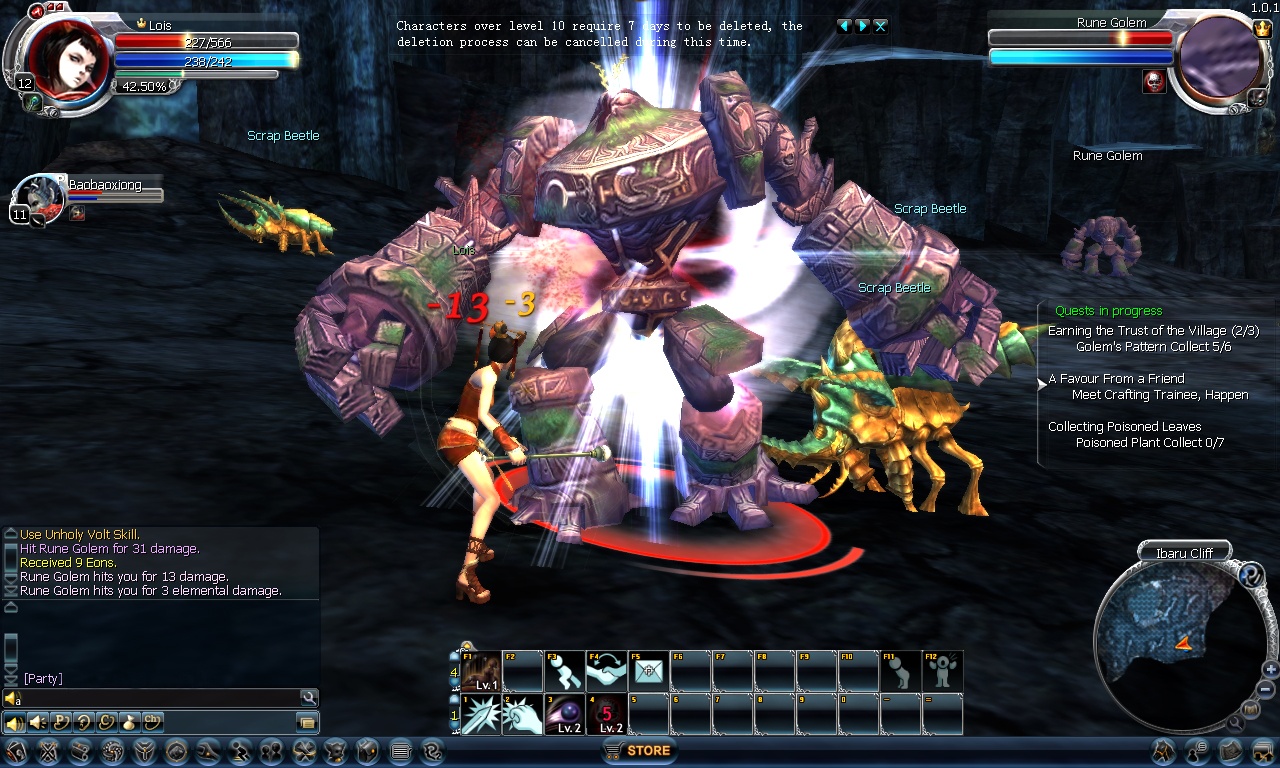Viewport: 1280px width, 768px height.
Task: Toggle the trade bag channel filter
Action: (x=128, y=721)
